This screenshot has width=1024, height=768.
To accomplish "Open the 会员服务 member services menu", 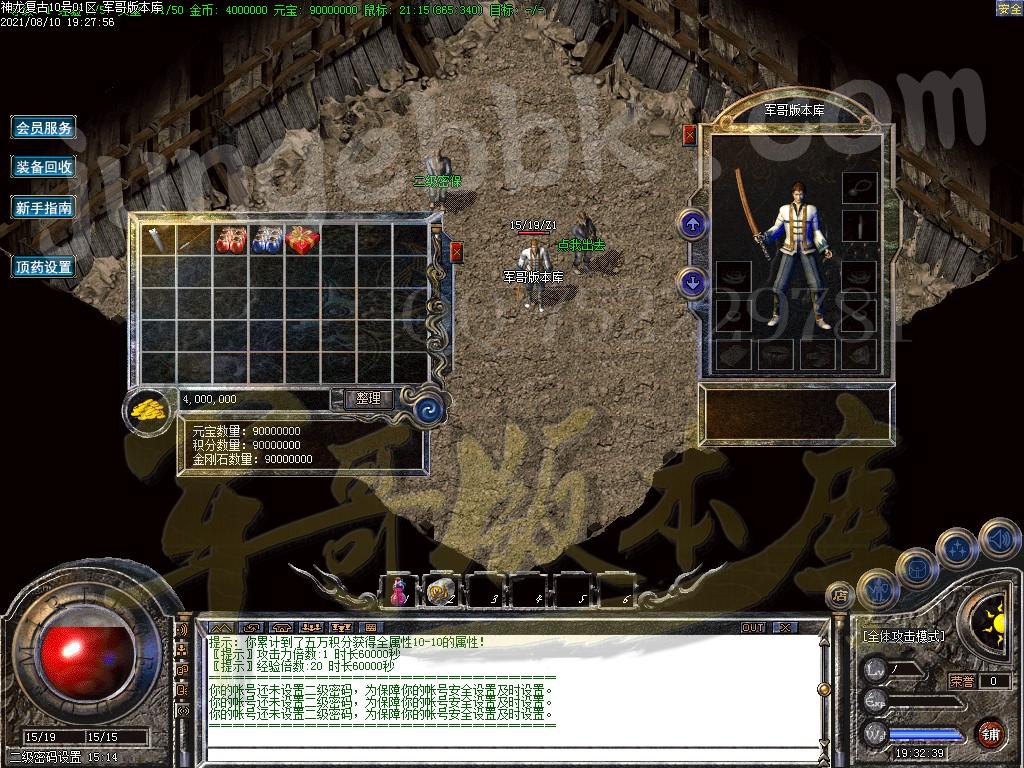I will pyautogui.click(x=44, y=128).
